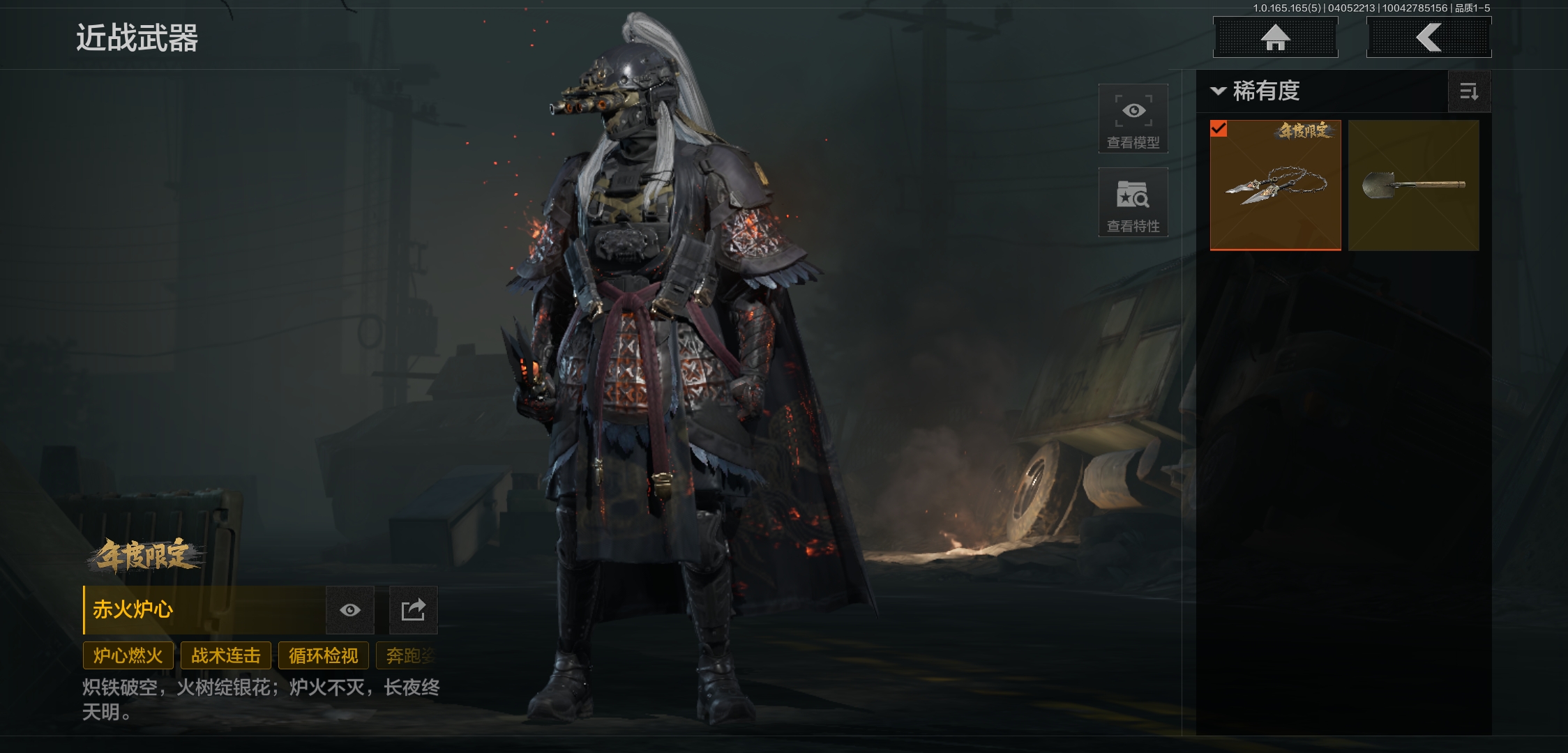Screen dimensions: 1568x753
Task: Go back with the arrow button
Action: 1428,38
